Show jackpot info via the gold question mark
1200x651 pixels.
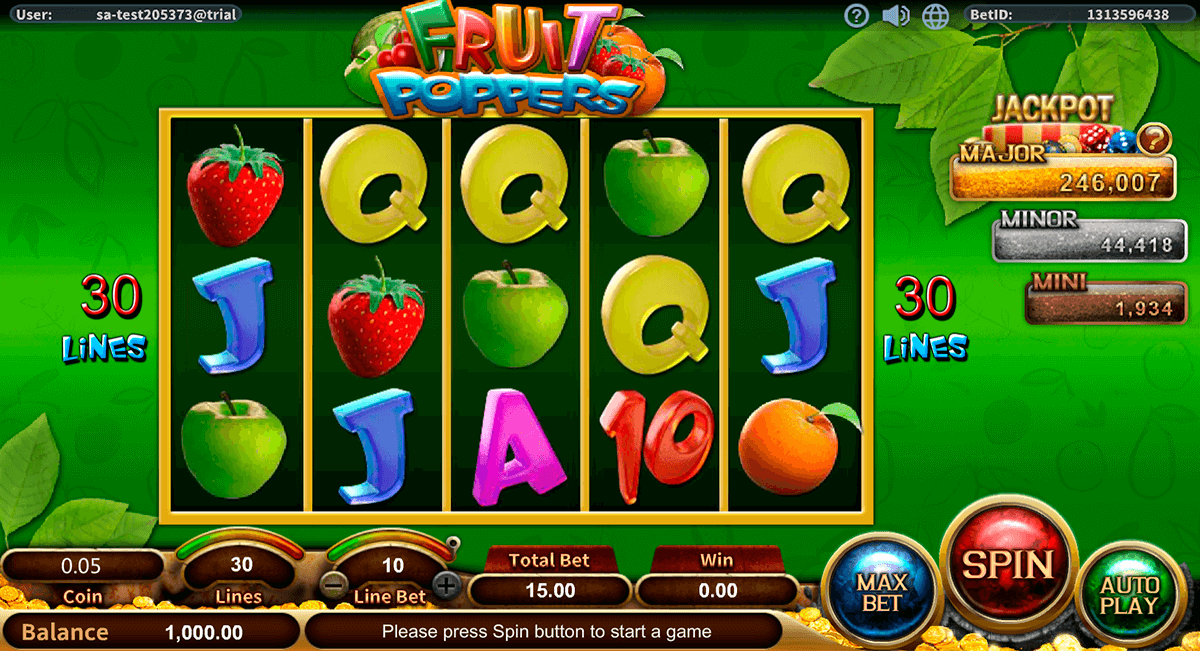click(x=1155, y=137)
